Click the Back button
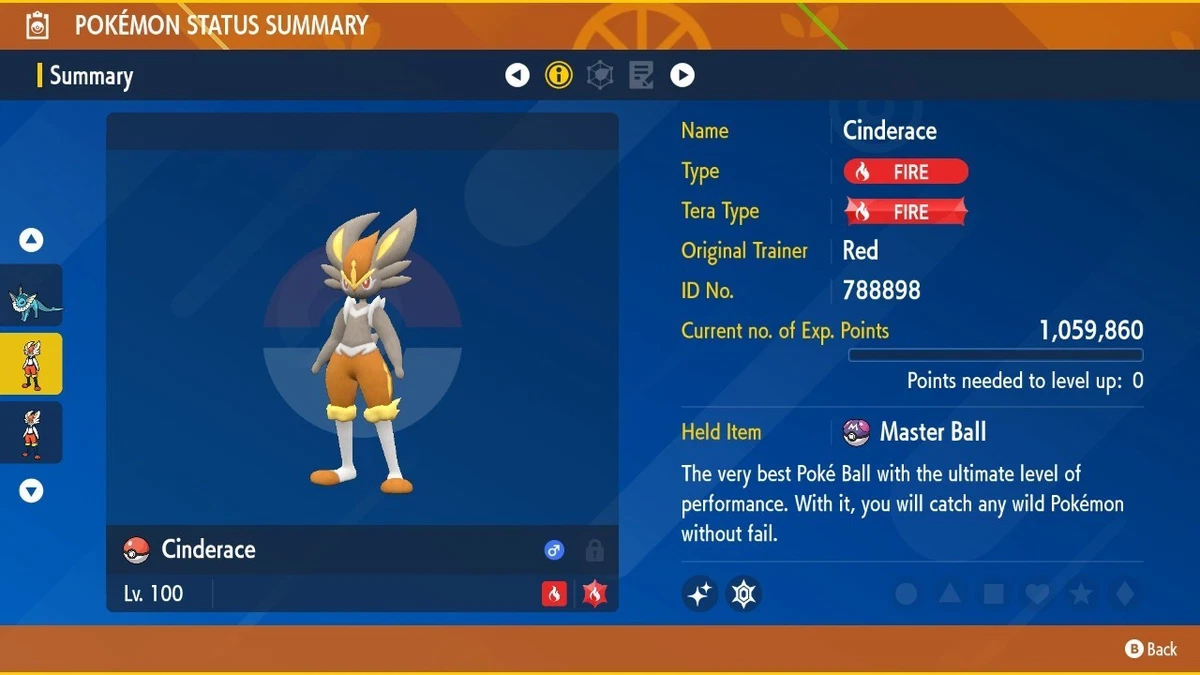The width and height of the screenshot is (1200, 675). [x=1151, y=649]
